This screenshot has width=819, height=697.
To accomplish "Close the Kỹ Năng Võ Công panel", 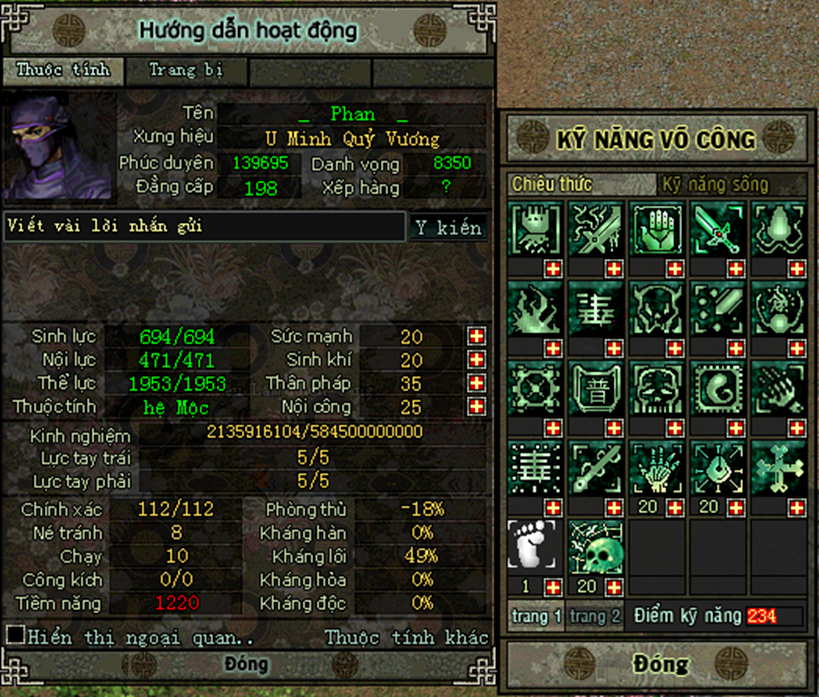I will click(x=659, y=664).
